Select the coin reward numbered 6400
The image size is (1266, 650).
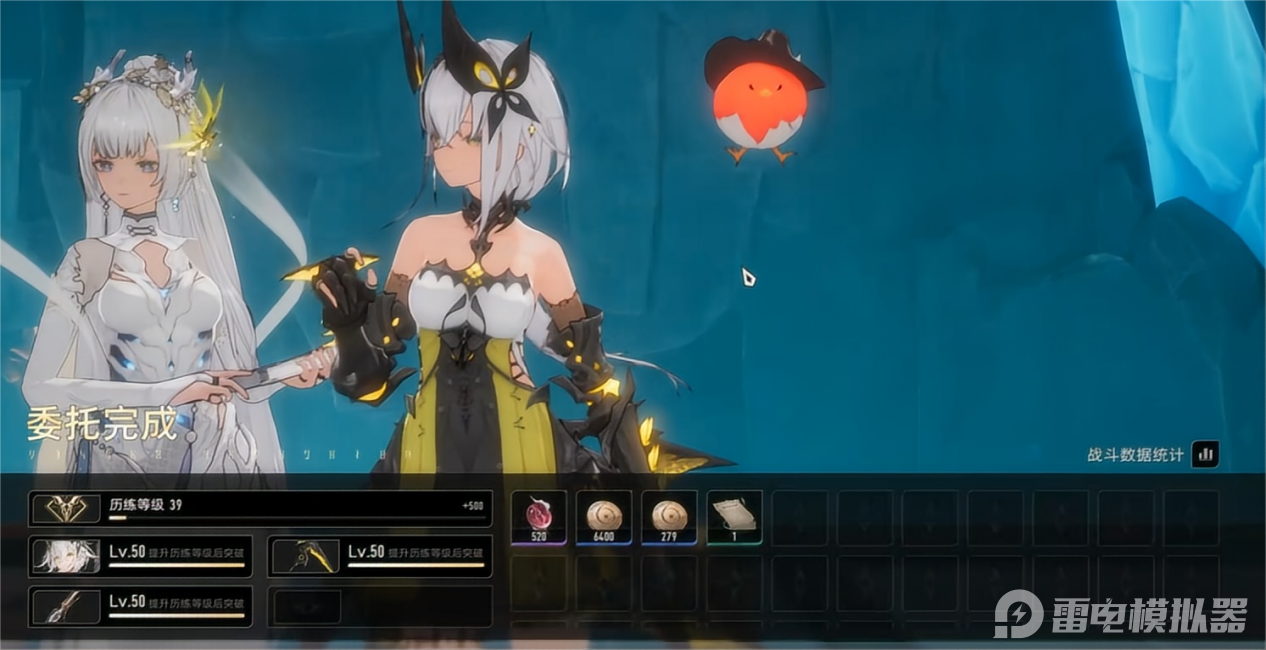(603, 517)
